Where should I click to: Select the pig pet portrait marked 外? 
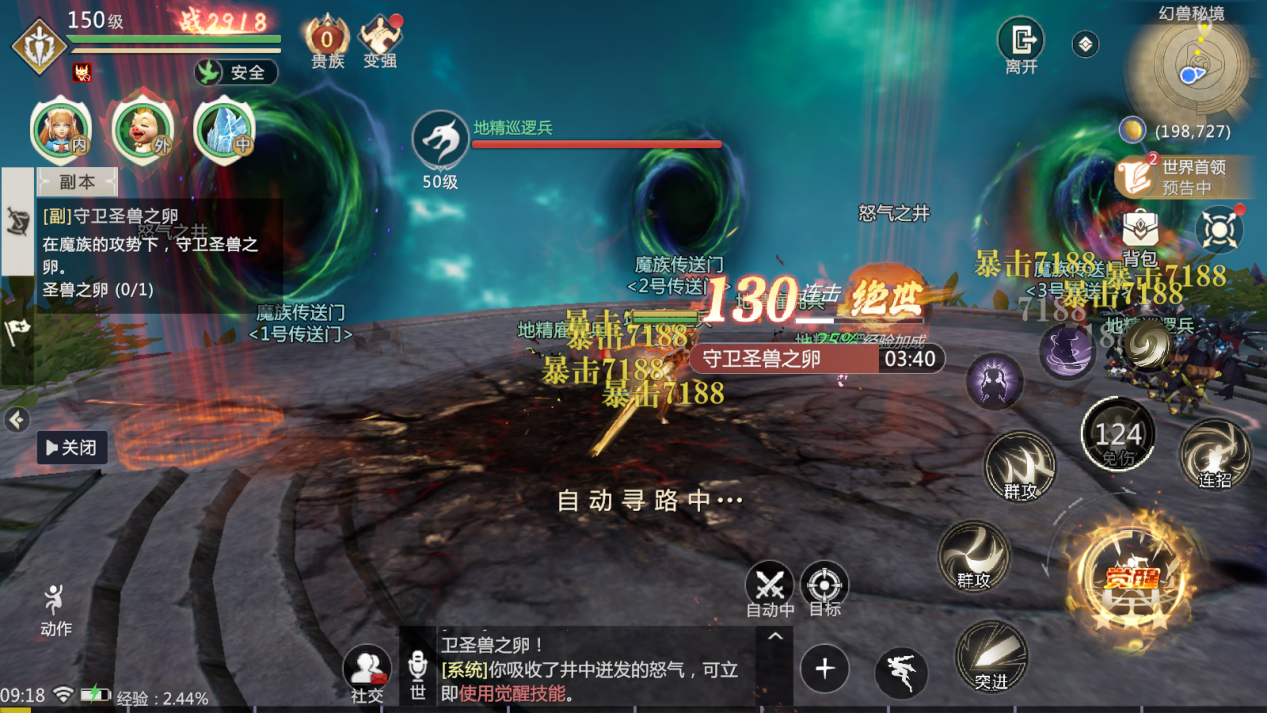143,130
